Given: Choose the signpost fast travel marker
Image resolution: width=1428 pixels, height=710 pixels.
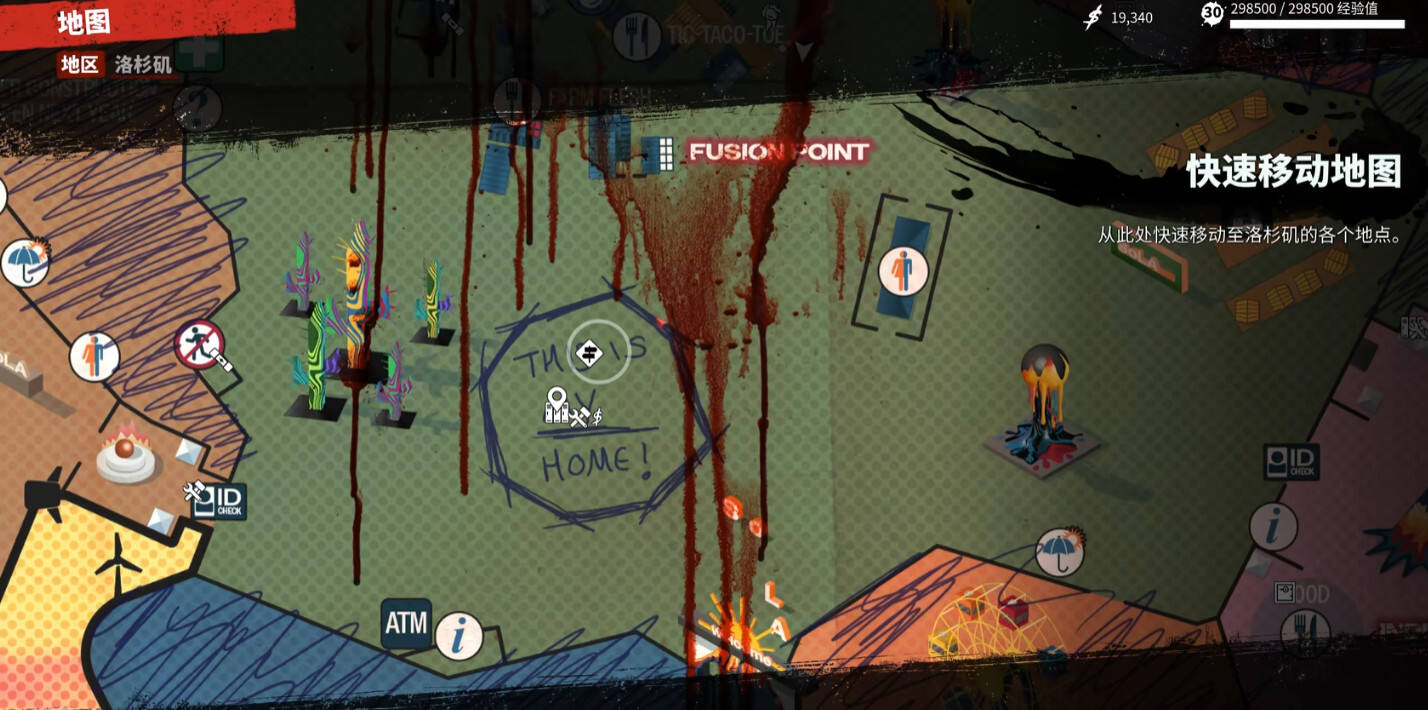Looking at the screenshot, I should tap(597, 352).
